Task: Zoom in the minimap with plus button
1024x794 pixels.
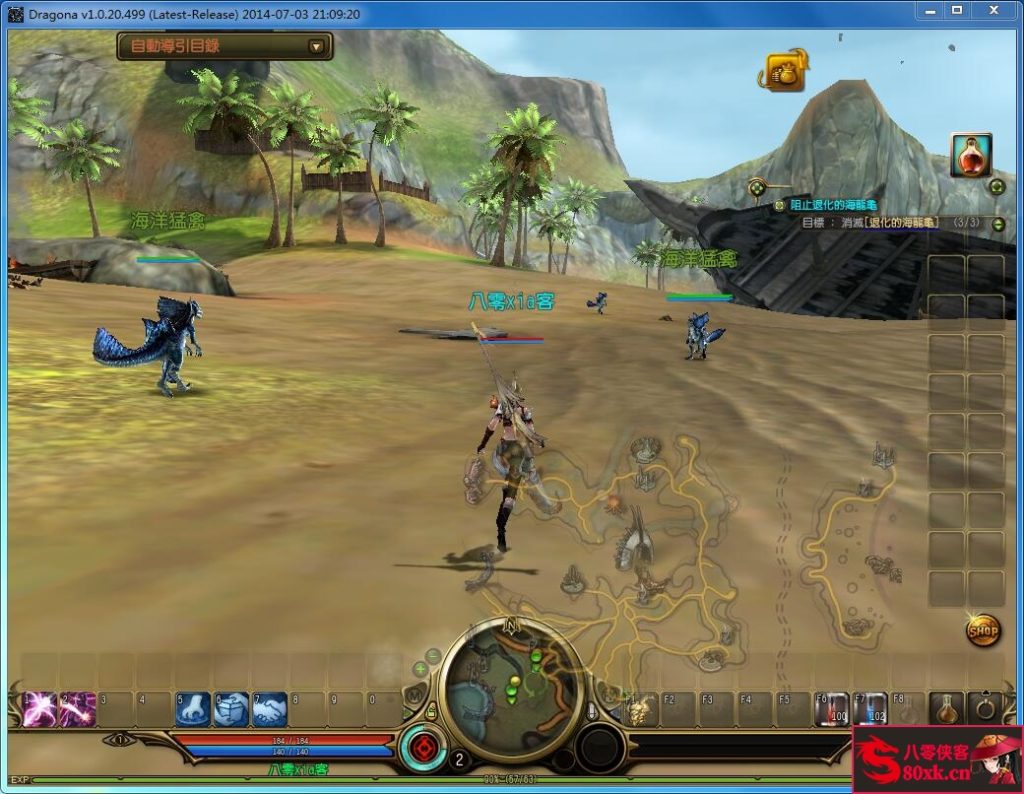Action: coord(420,668)
